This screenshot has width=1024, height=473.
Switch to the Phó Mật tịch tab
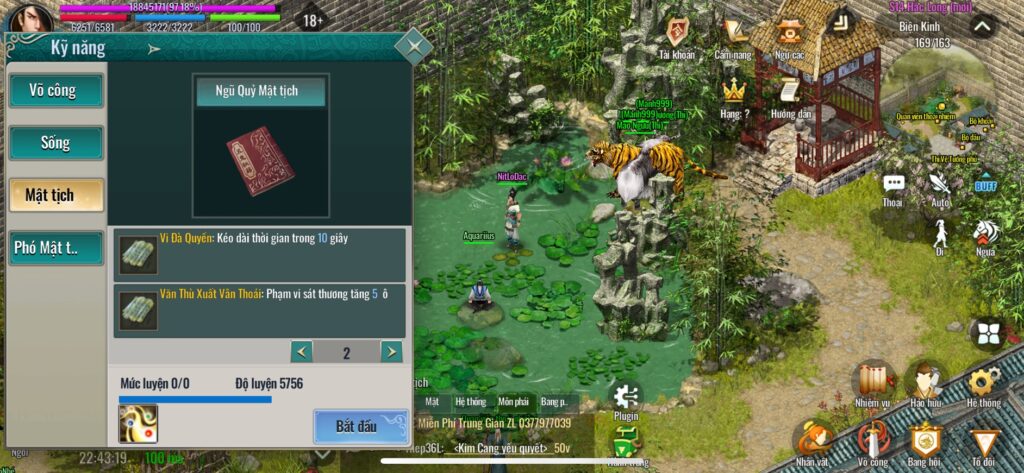coord(56,248)
